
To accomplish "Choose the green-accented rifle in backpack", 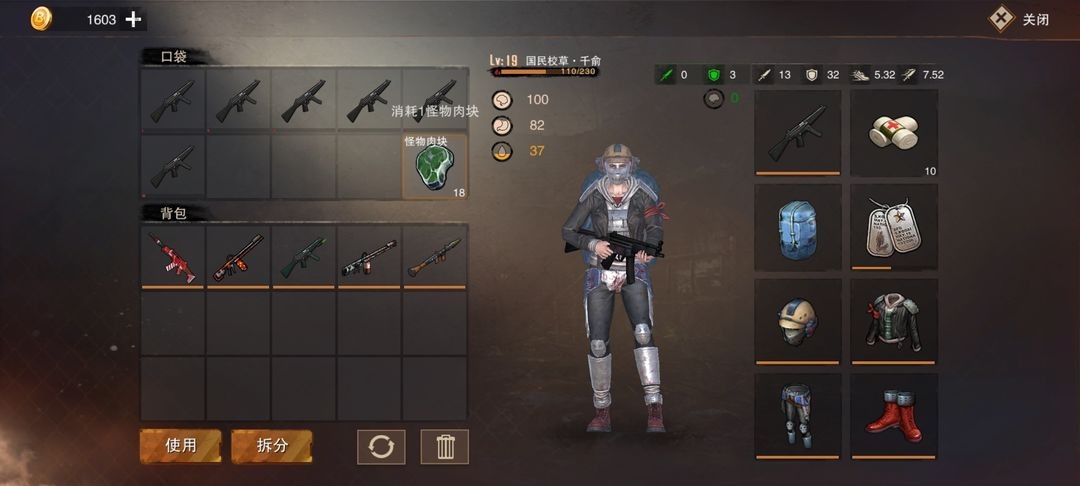I will (x=304, y=256).
